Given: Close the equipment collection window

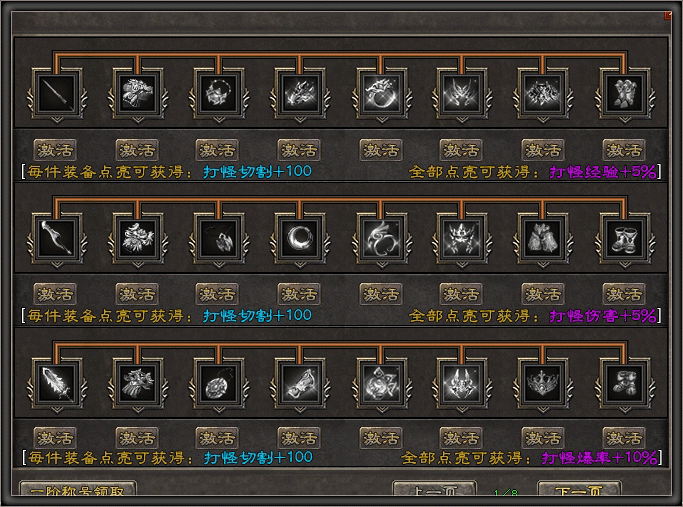Looking at the screenshot, I should (667, 15).
